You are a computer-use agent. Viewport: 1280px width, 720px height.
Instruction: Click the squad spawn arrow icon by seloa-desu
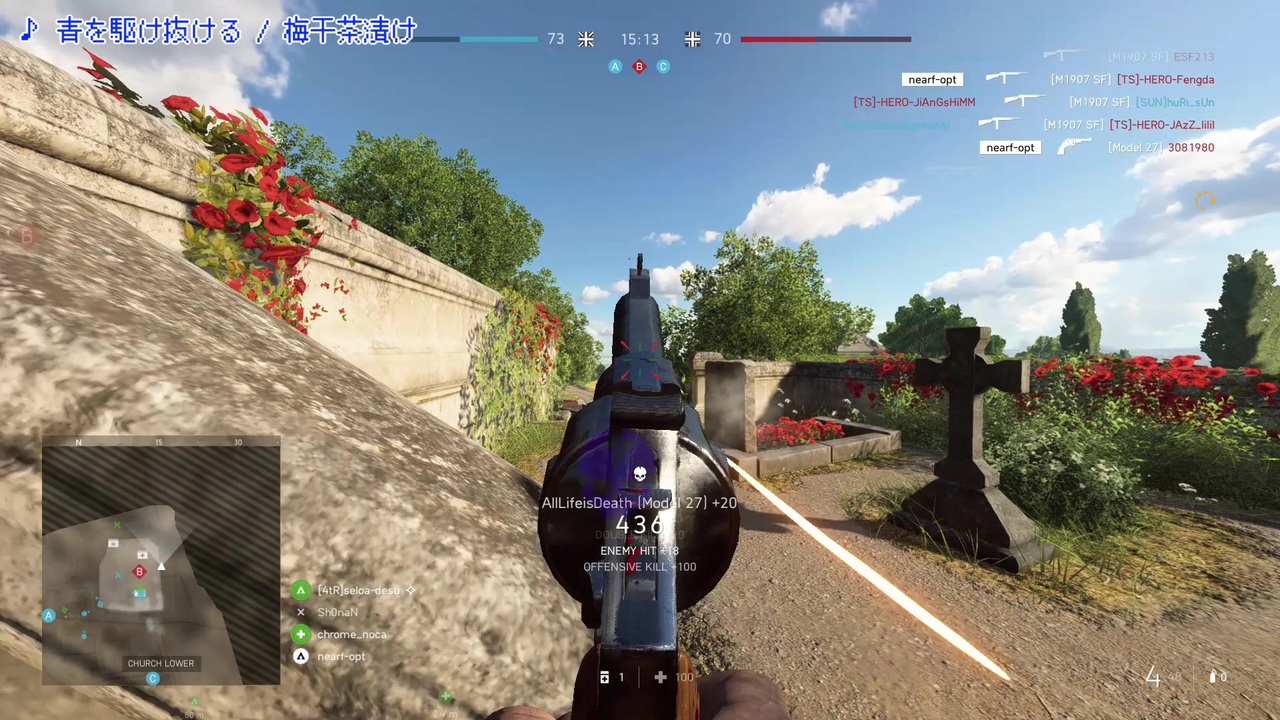tap(301, 590)
